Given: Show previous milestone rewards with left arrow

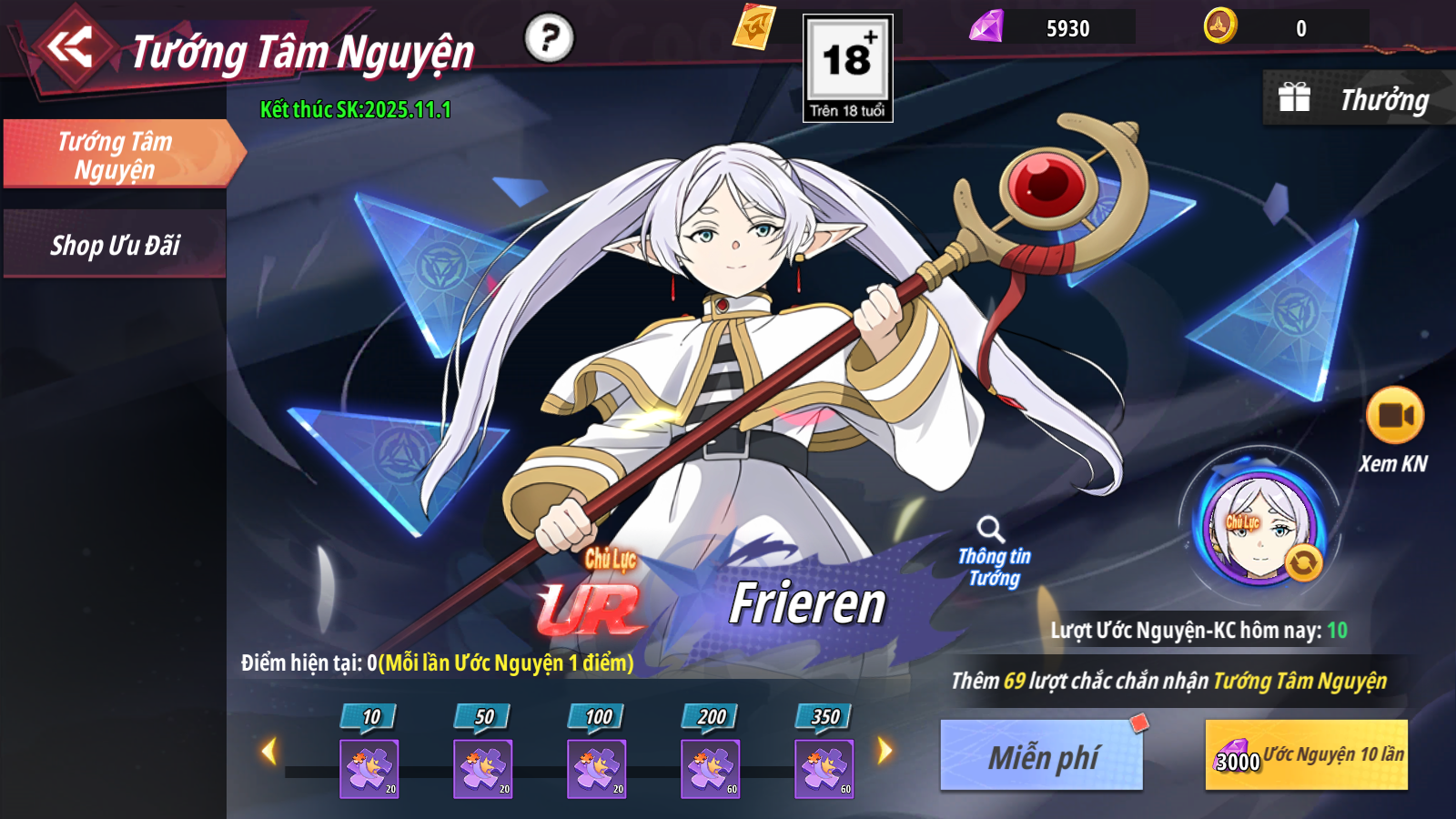Looking at the screenshot, I should click(268, 752).
